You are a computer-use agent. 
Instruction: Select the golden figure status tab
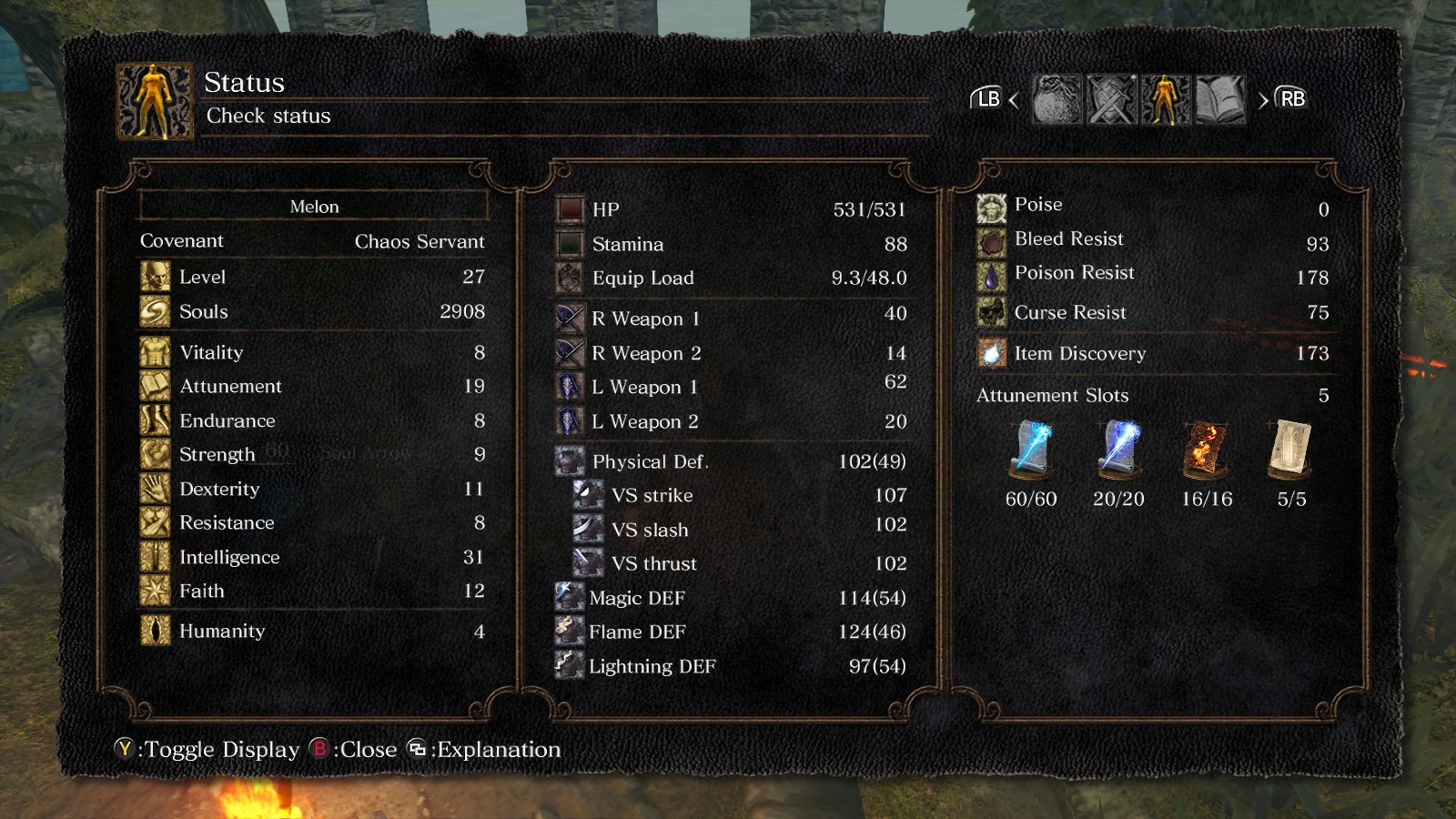point(1165,99)
